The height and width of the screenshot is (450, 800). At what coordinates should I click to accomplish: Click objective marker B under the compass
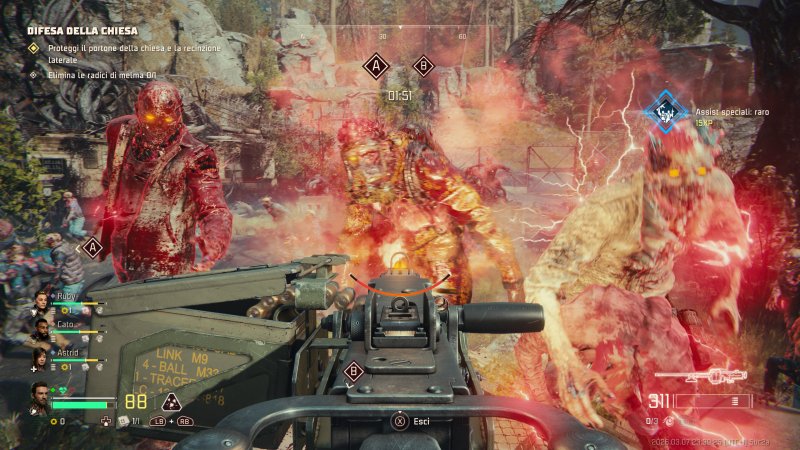tap(423, 66)
